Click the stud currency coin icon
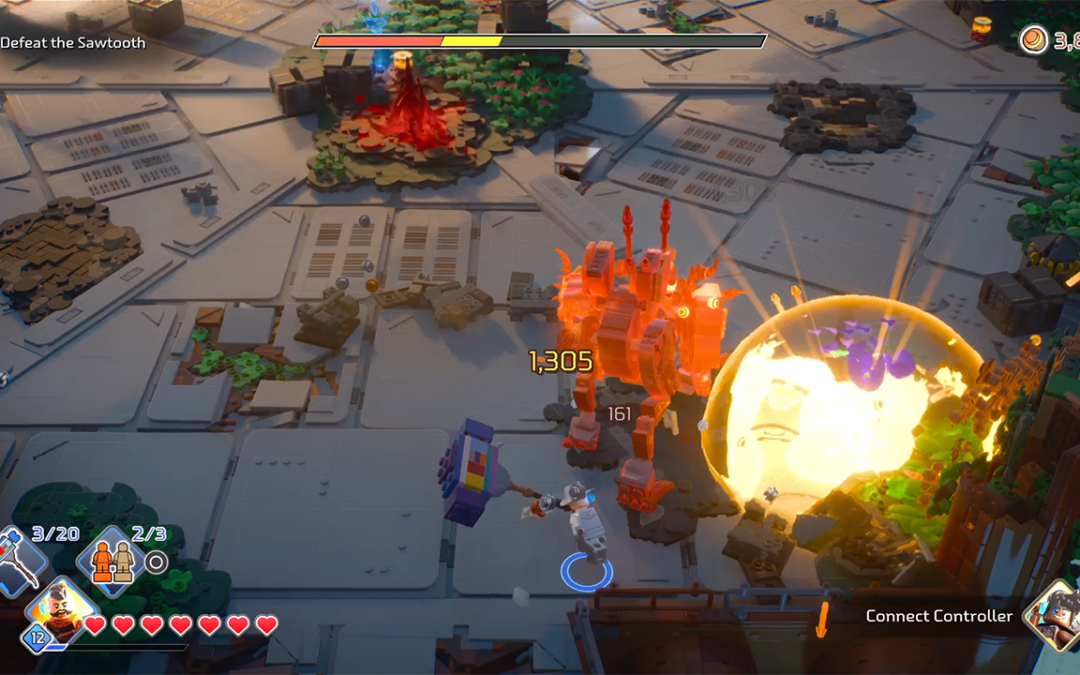The width and height of the screenshot is (1080, 675). (1034, 40)
